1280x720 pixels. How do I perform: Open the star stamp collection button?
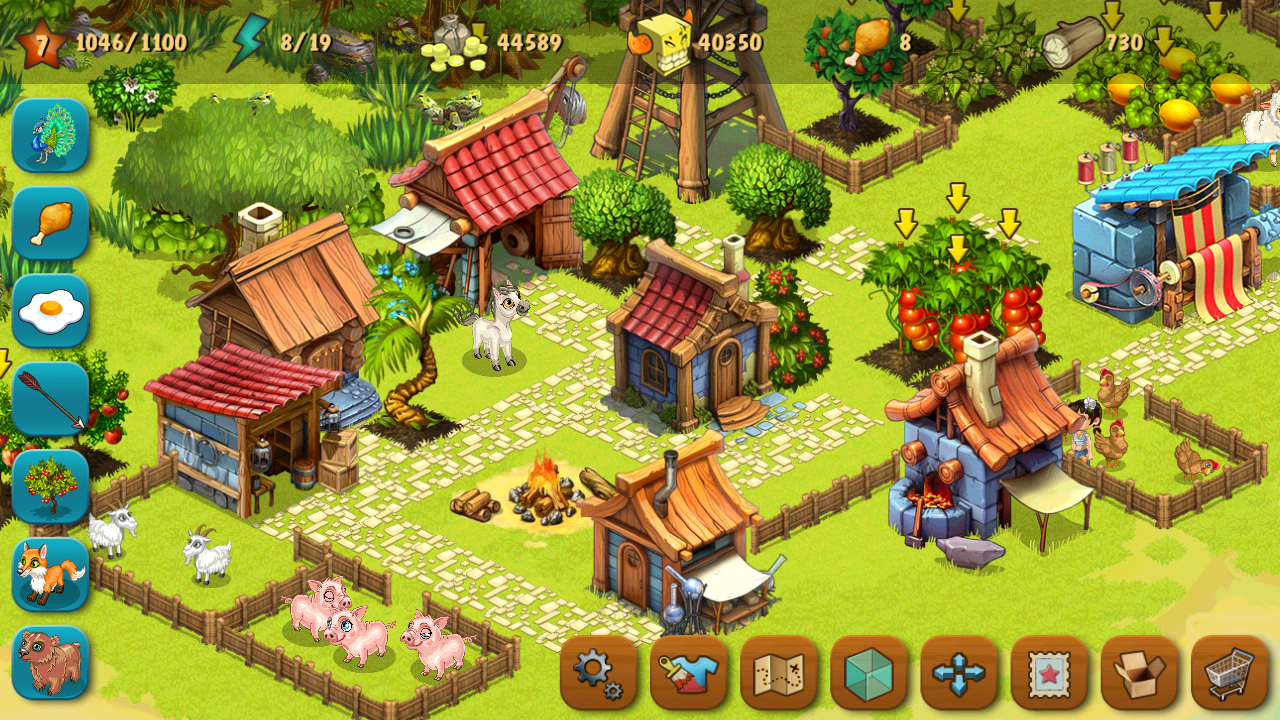click(1048, 672)
